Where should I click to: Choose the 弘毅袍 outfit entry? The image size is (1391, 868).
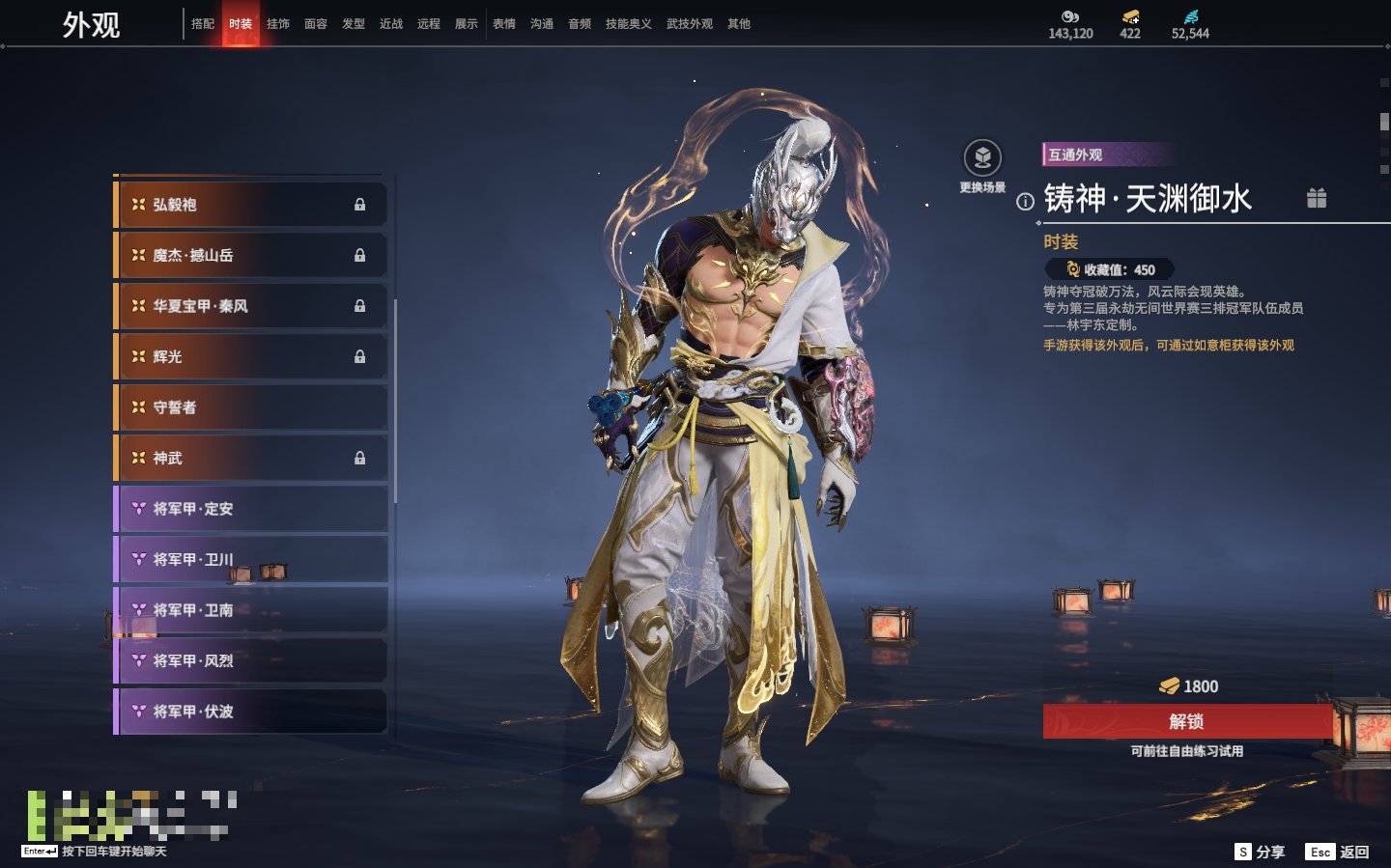pos(251,205)
